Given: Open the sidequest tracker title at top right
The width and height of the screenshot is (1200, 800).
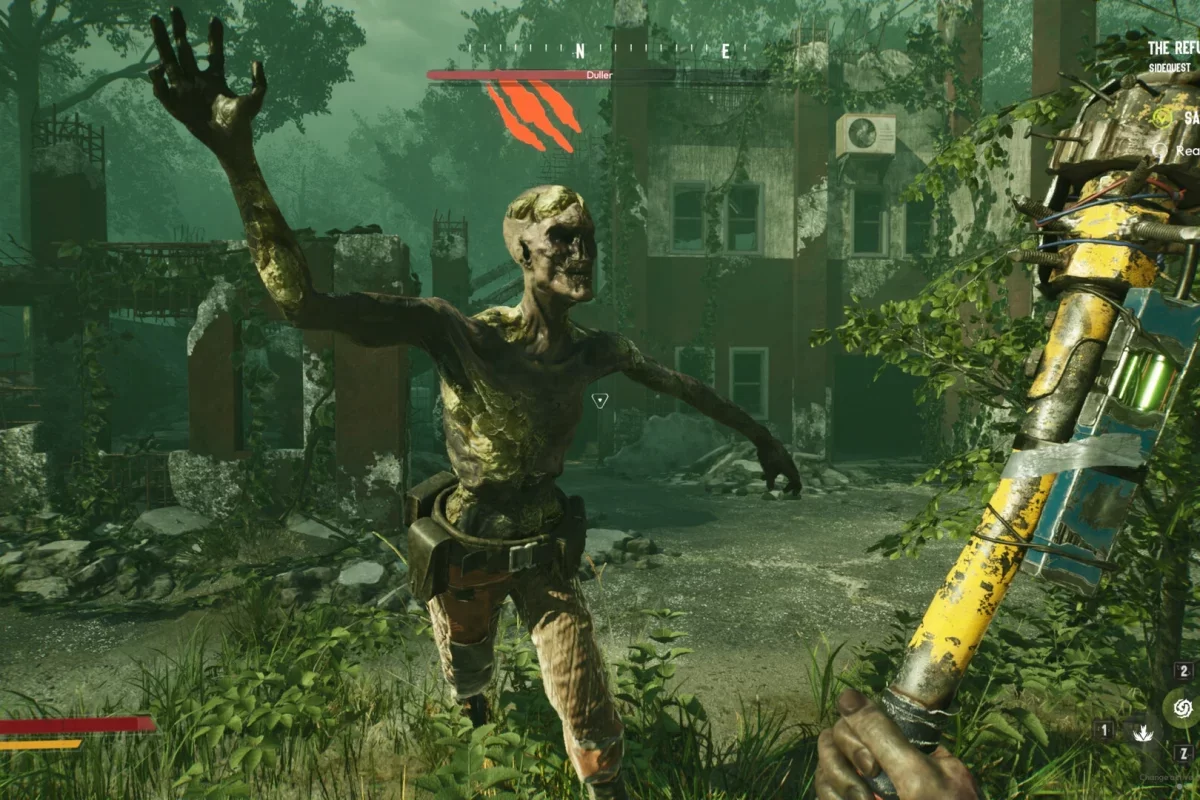Looking at the screenshot, I should 1172,48.
